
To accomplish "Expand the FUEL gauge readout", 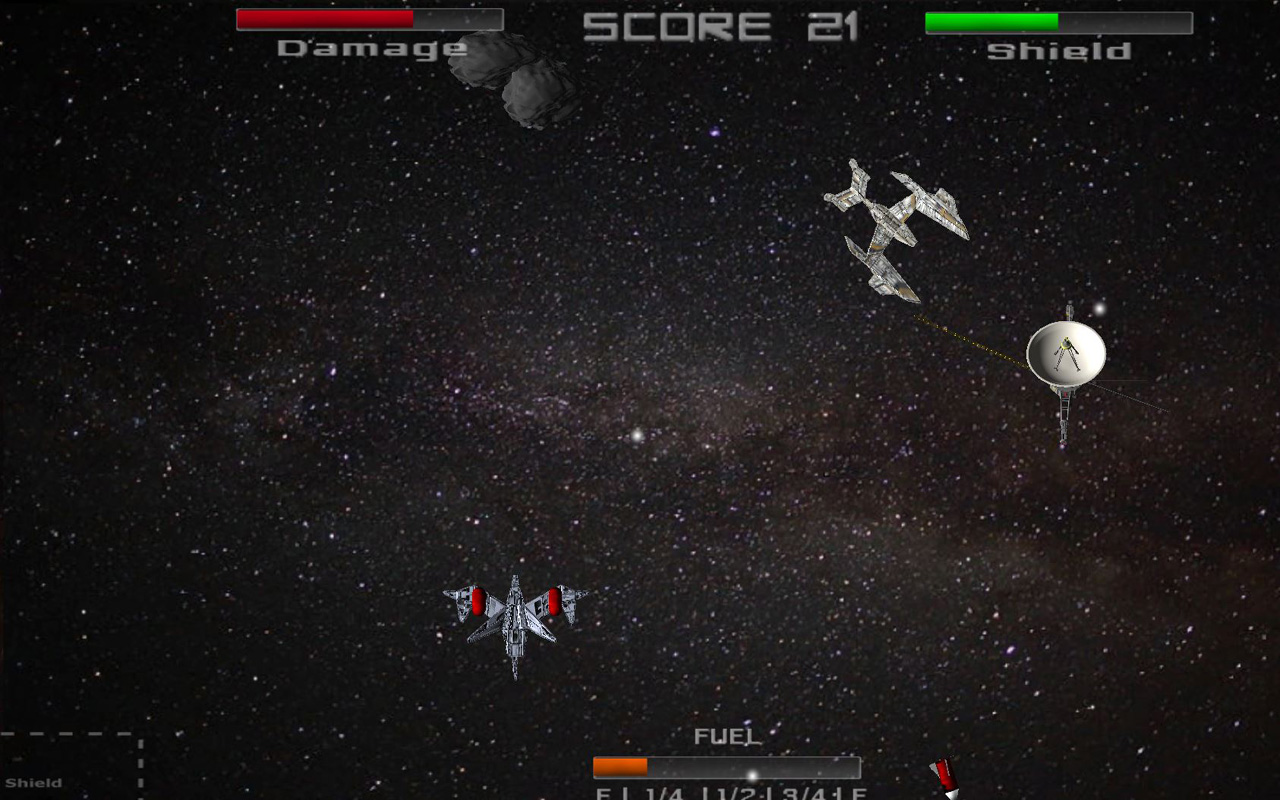I will click(725, 735).
